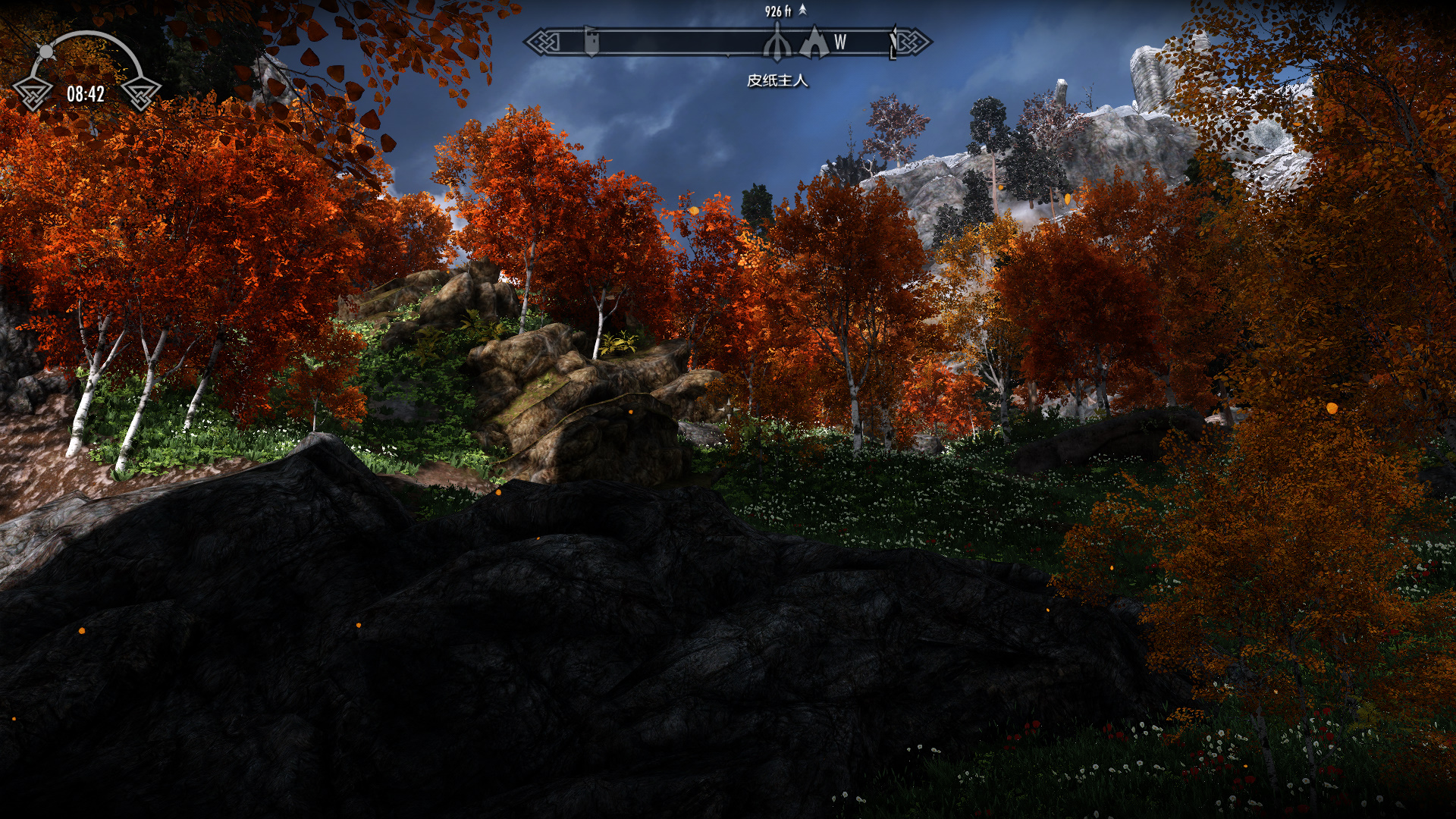Click the fort tower marker on the compass

[x=591, y=41]
